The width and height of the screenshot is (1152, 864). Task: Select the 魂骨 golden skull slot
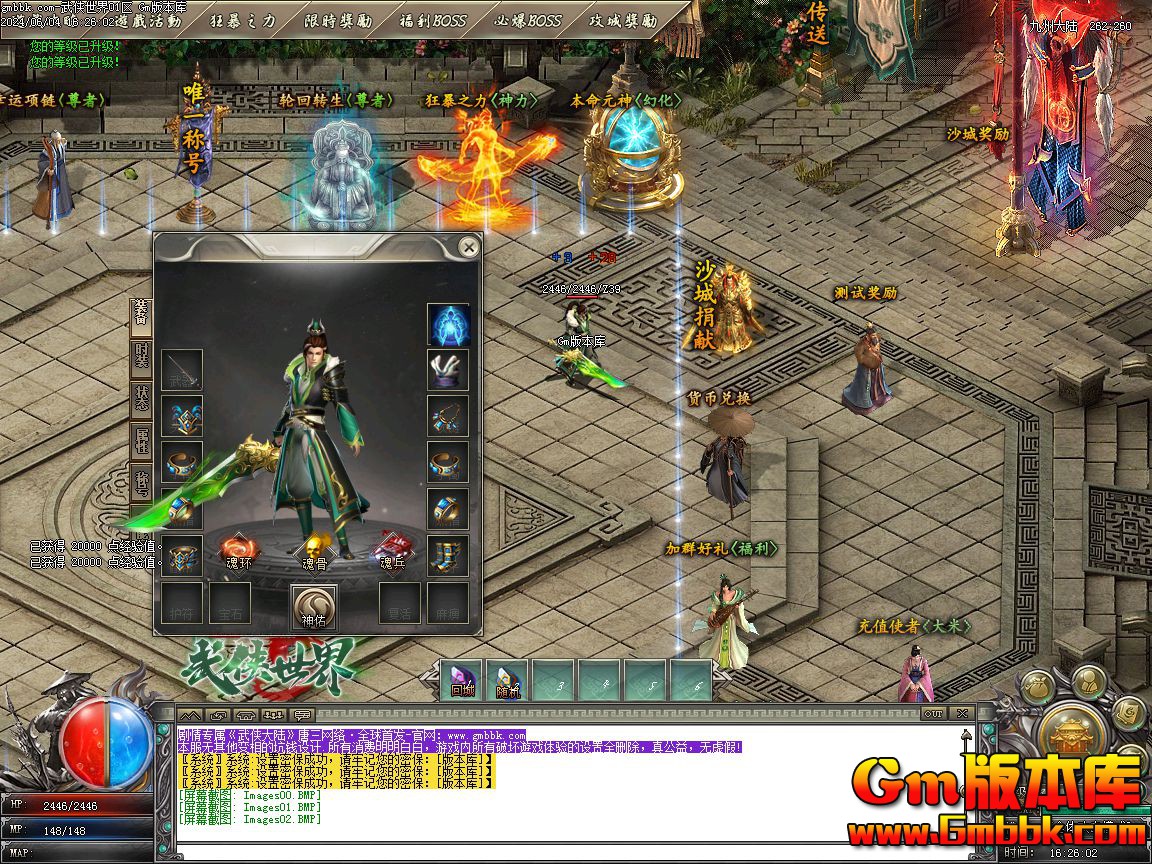tap(314, 551)
